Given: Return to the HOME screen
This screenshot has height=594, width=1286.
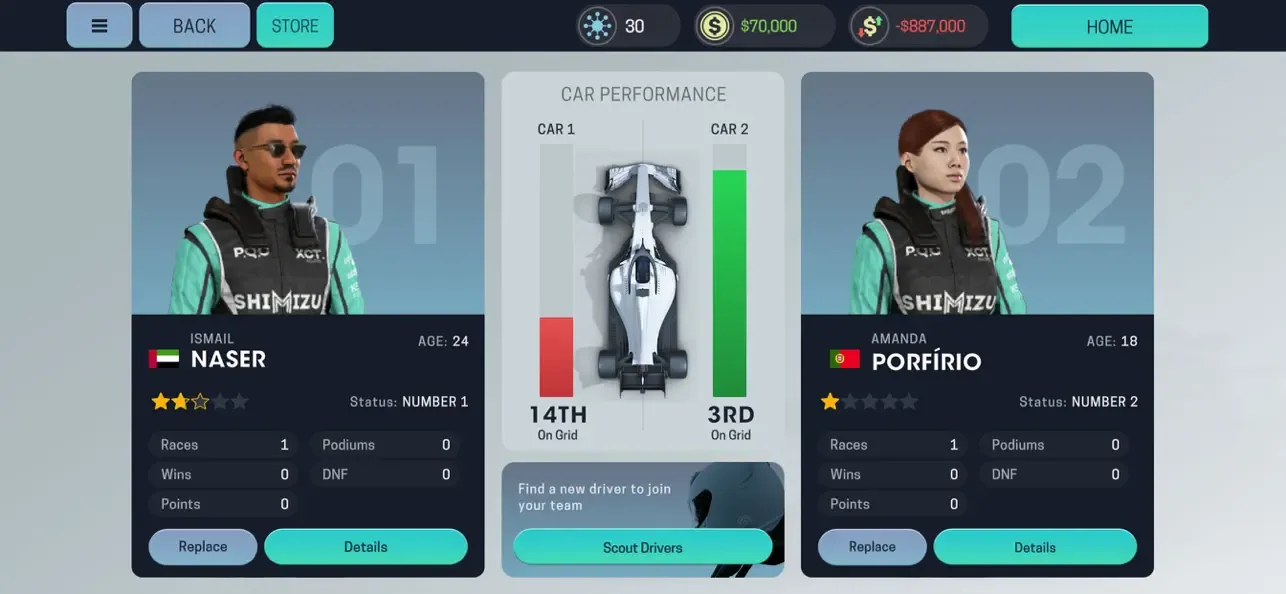Looking at the screenshot, I should [x=1109, y=27].
